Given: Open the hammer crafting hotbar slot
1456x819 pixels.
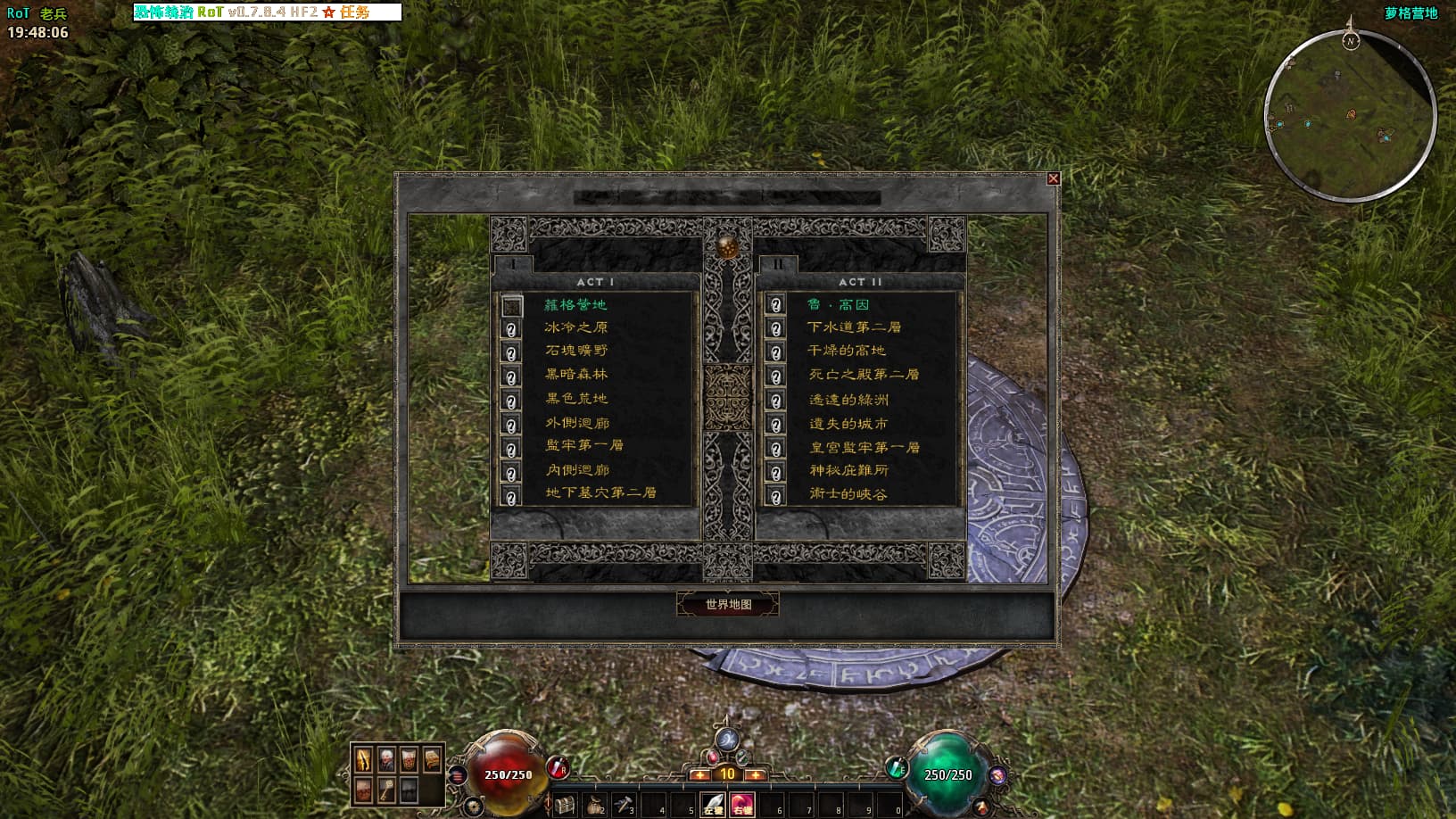Looking at the screenshot, I should coord(624,805).
